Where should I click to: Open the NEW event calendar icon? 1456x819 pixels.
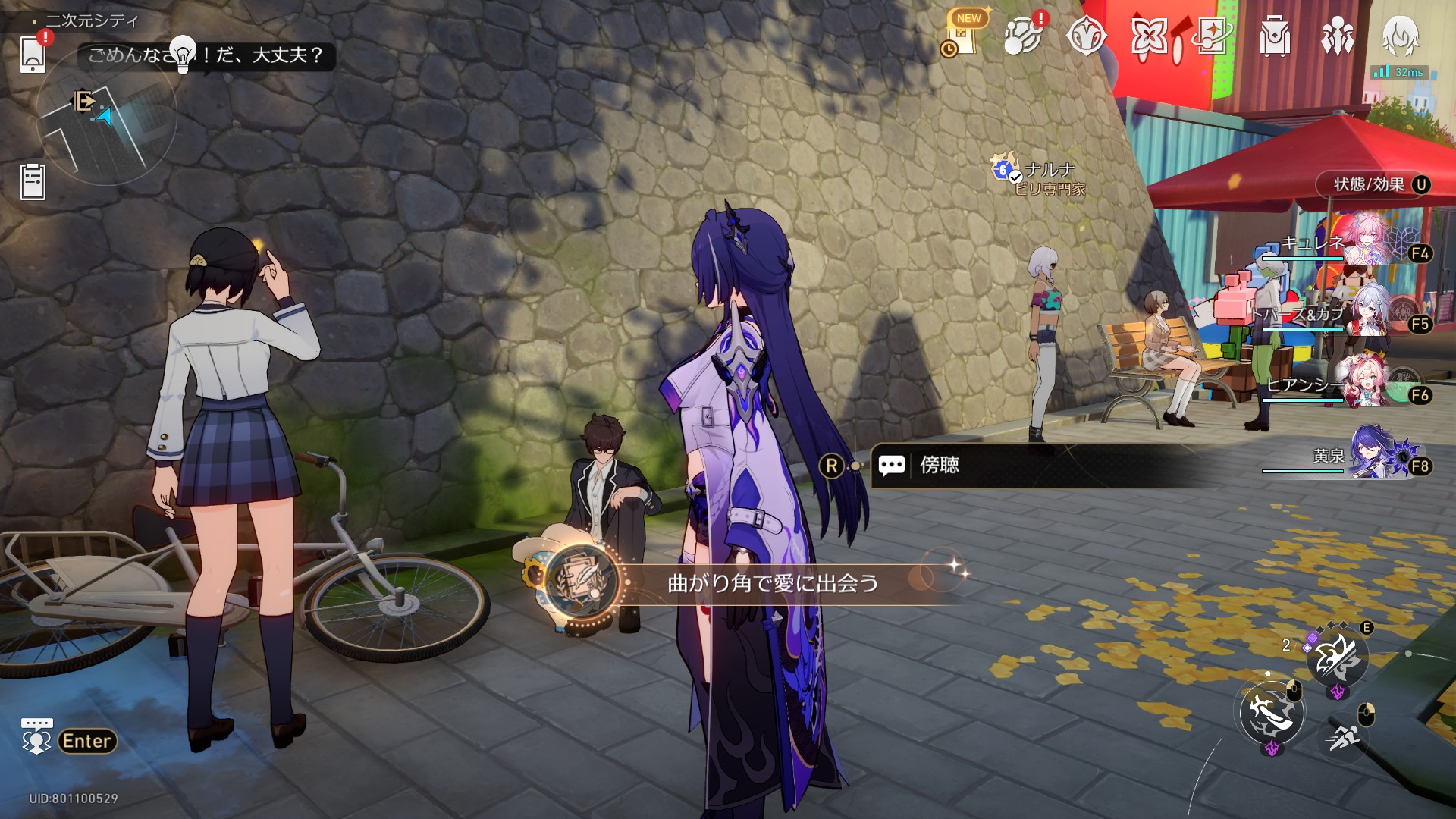click(964, 36)
